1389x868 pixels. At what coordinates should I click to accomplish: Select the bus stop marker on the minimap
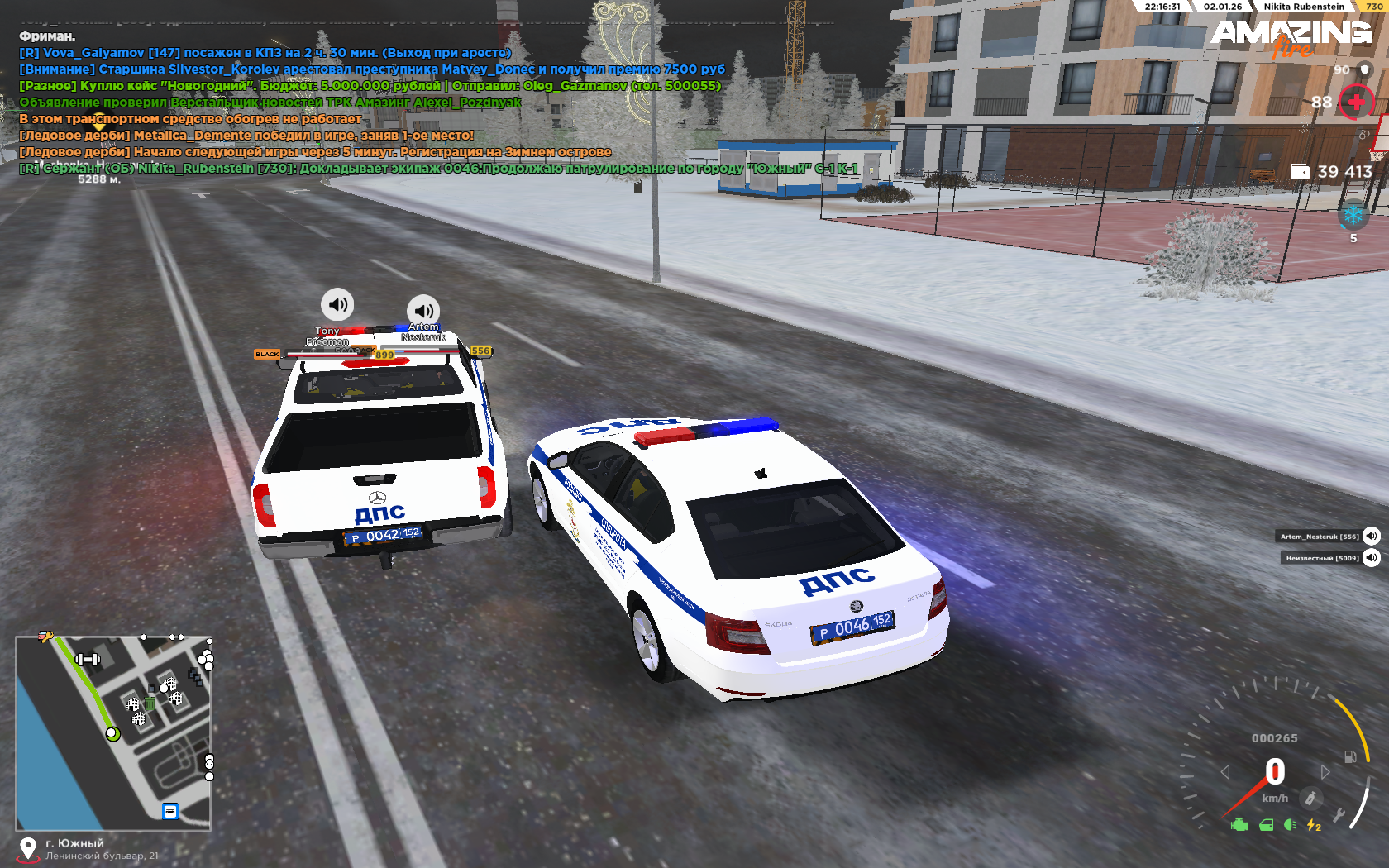coord(169,811)
